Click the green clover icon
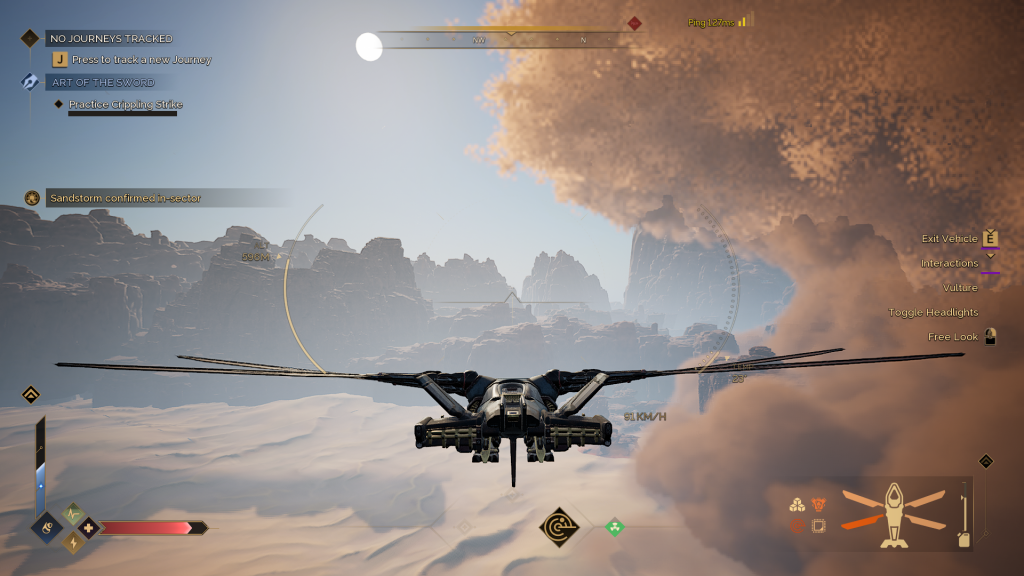Screen dimensions: 1024x576 pos(615,526)
